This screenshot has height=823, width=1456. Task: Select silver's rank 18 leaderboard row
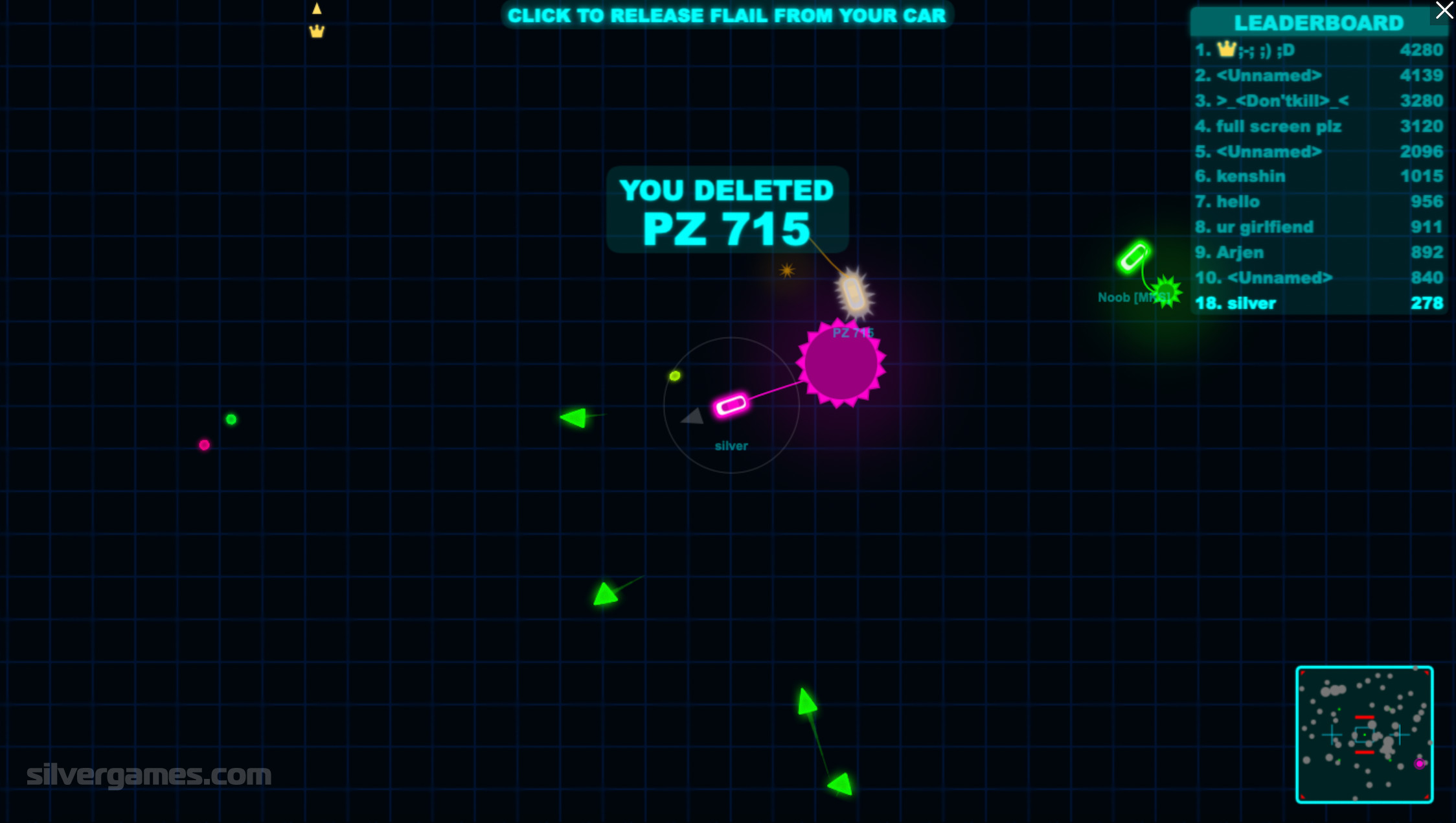[x=1318, y=303]
